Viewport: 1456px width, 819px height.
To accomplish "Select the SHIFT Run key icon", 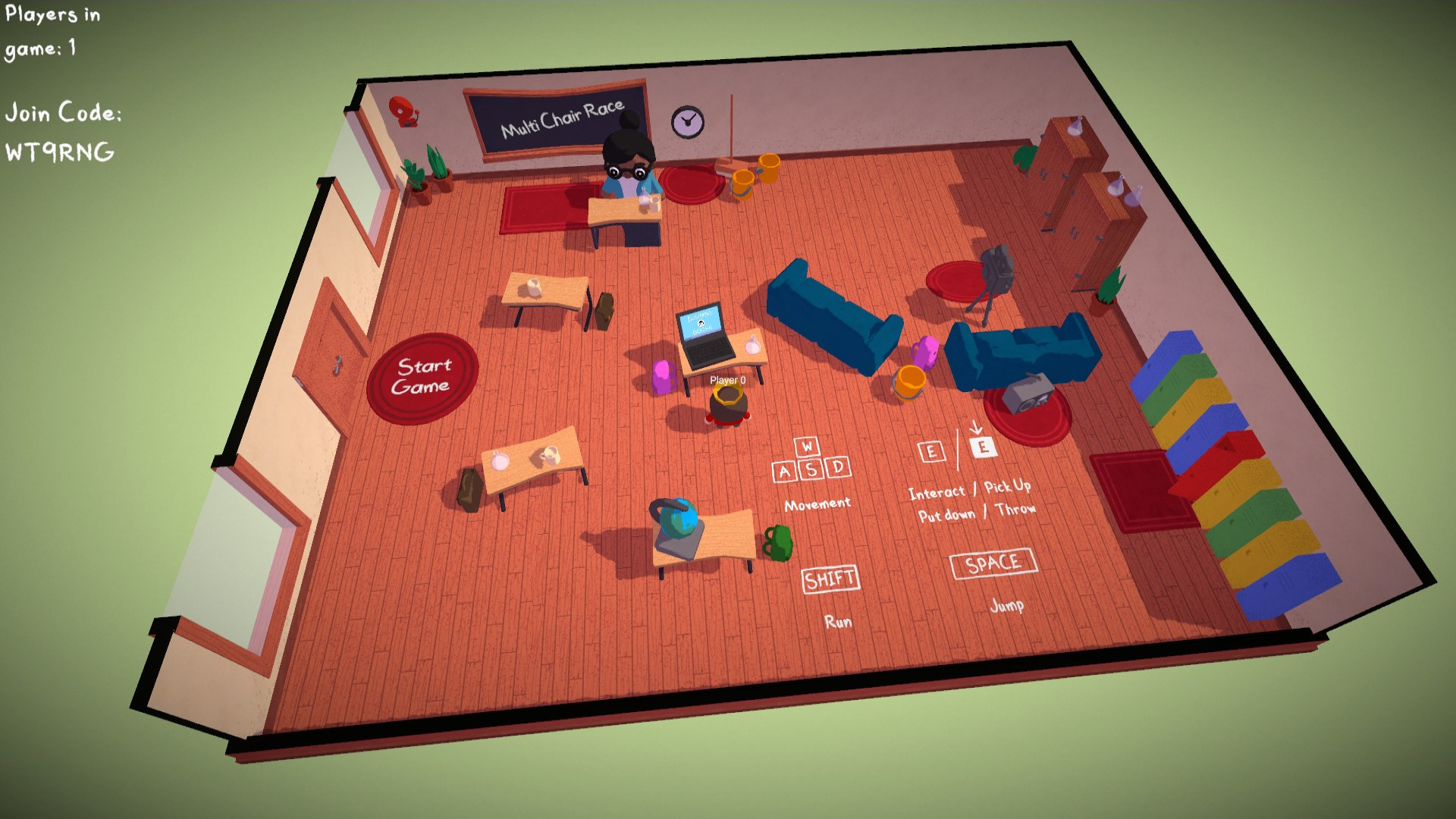I will coord(831,579).
